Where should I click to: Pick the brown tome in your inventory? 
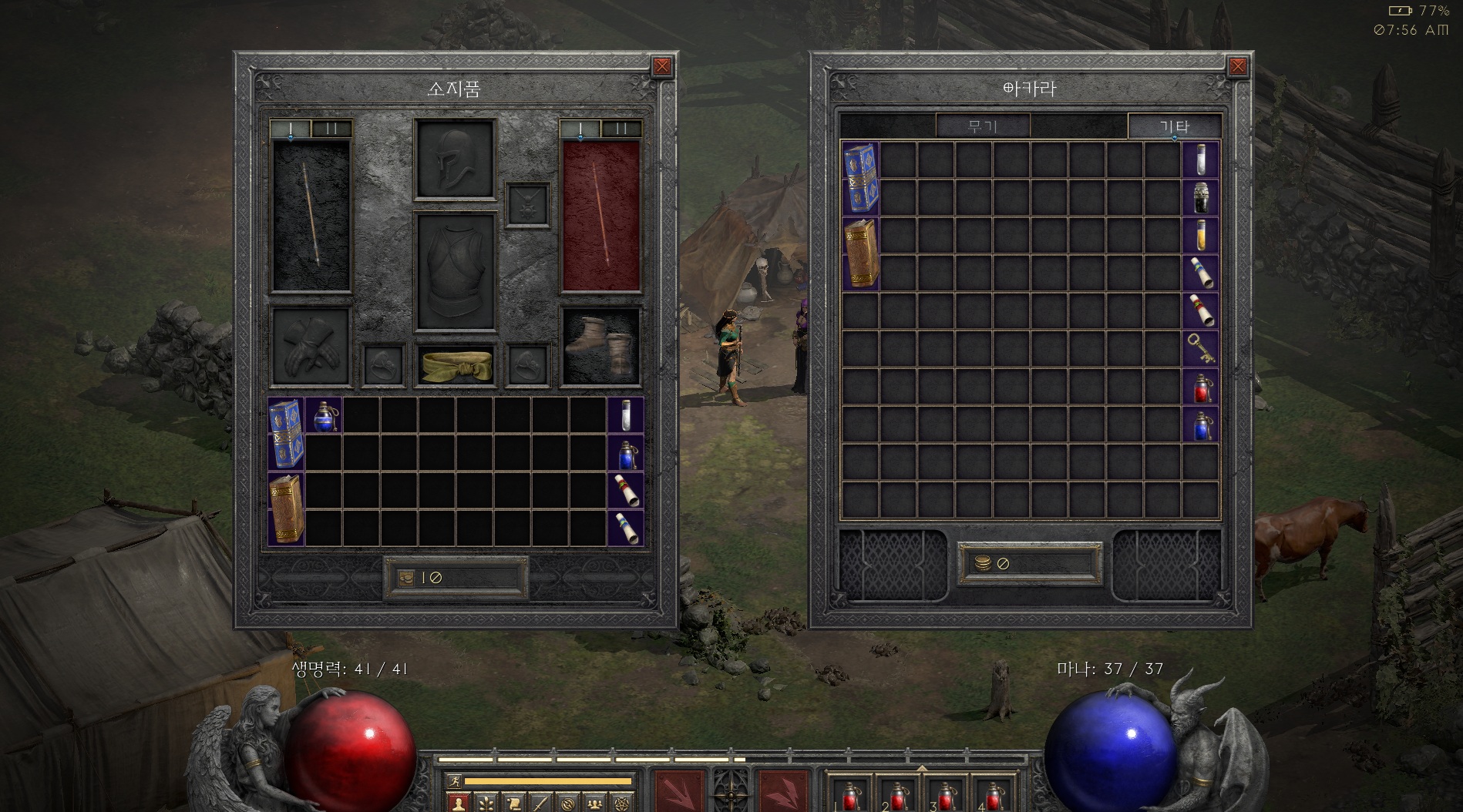tap(286, 508)
